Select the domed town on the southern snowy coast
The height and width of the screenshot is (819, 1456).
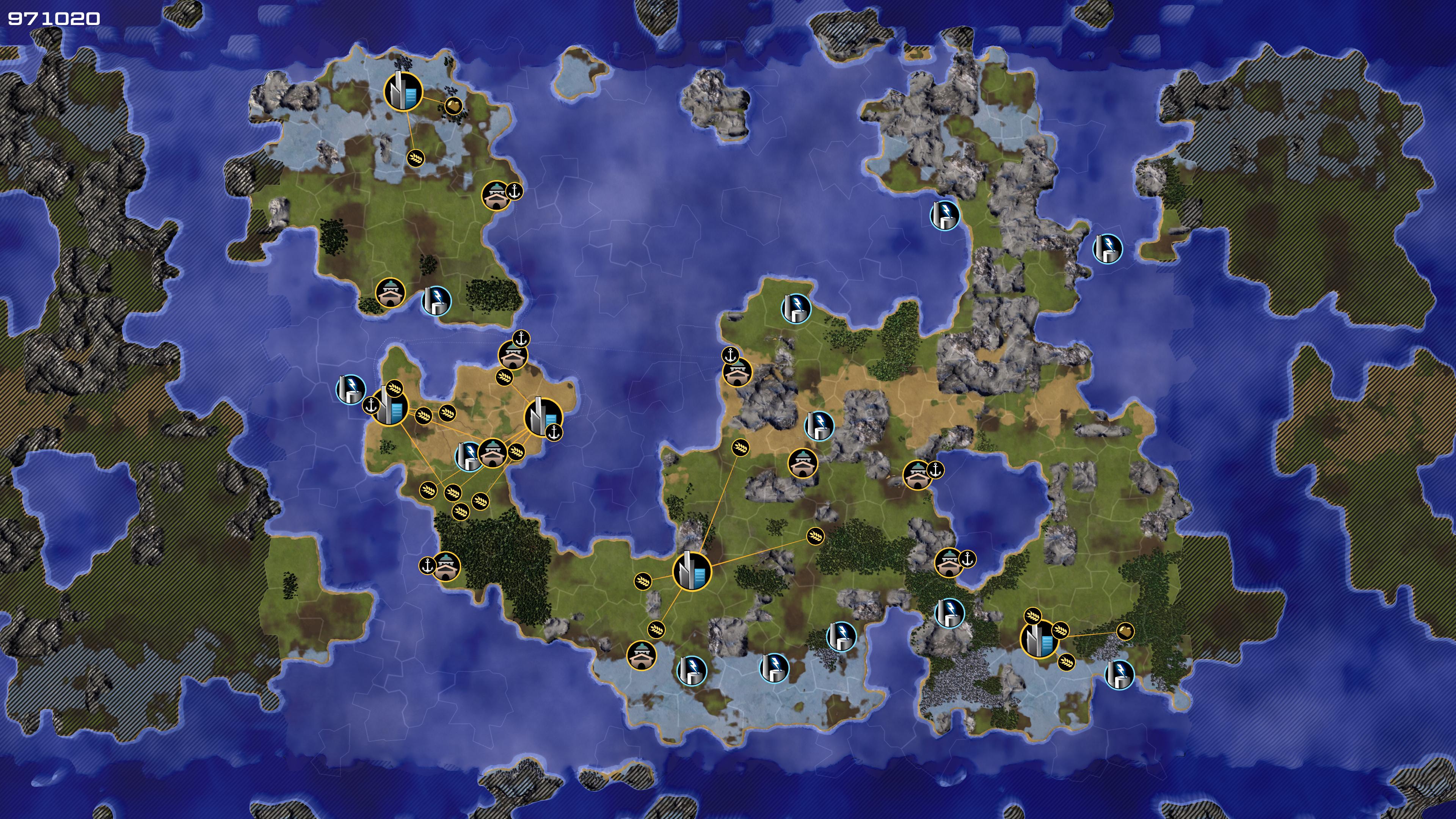[x=641, y=655]
